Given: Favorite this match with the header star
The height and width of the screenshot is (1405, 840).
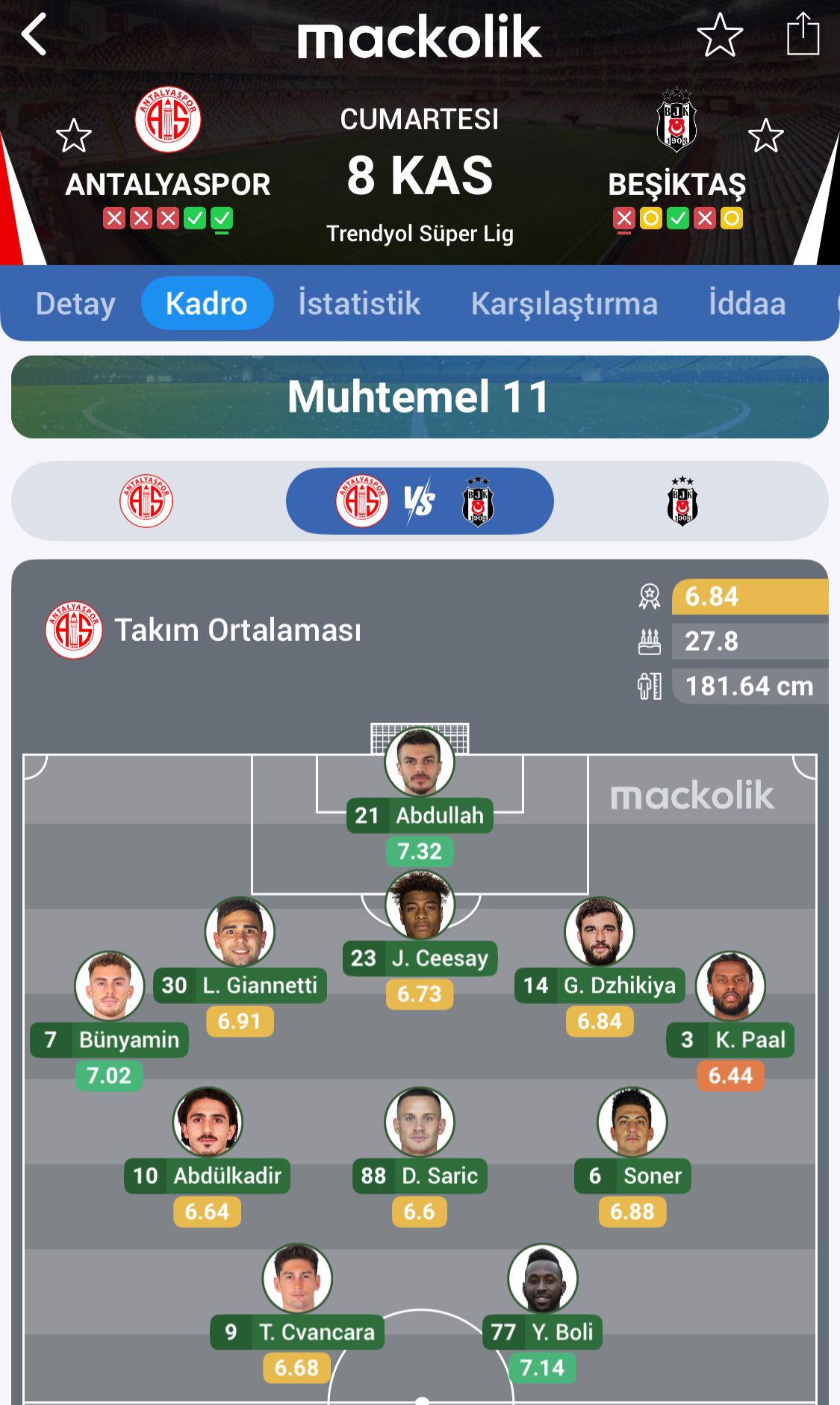Looking at the screenshot, I should click(x=719, y=34).
